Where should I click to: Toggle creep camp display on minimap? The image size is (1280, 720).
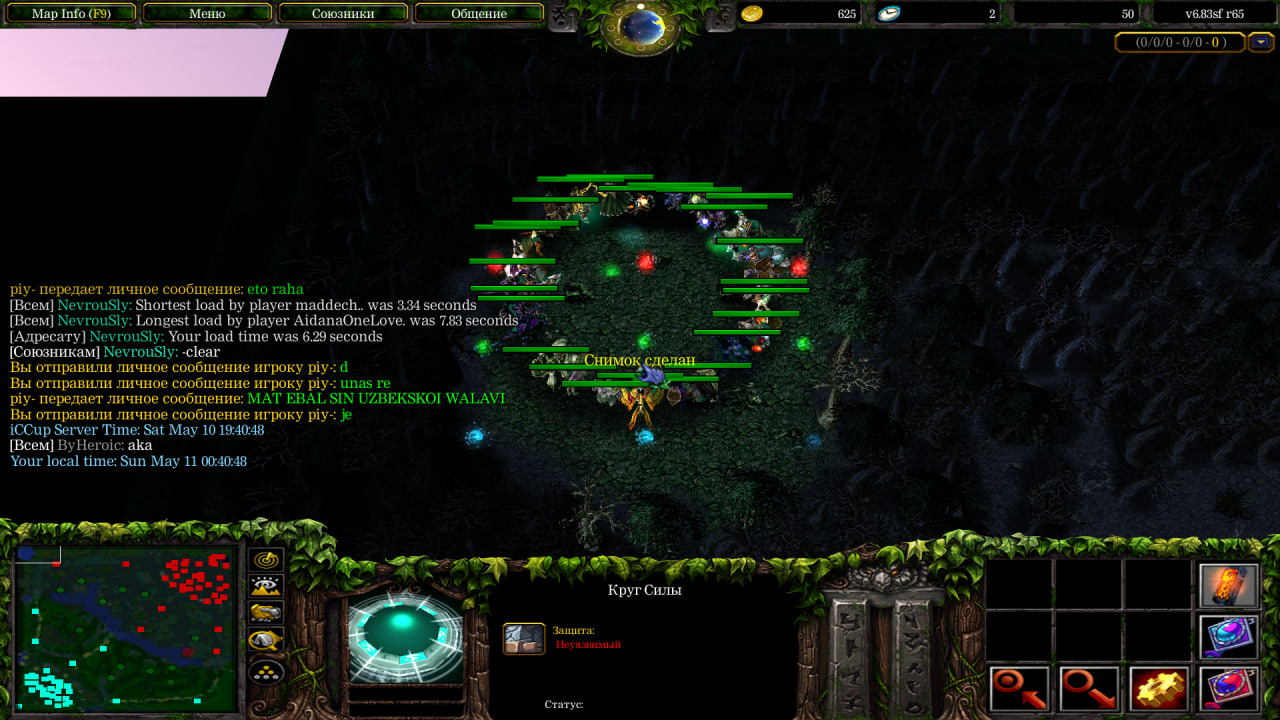click(x=266, y=640)
